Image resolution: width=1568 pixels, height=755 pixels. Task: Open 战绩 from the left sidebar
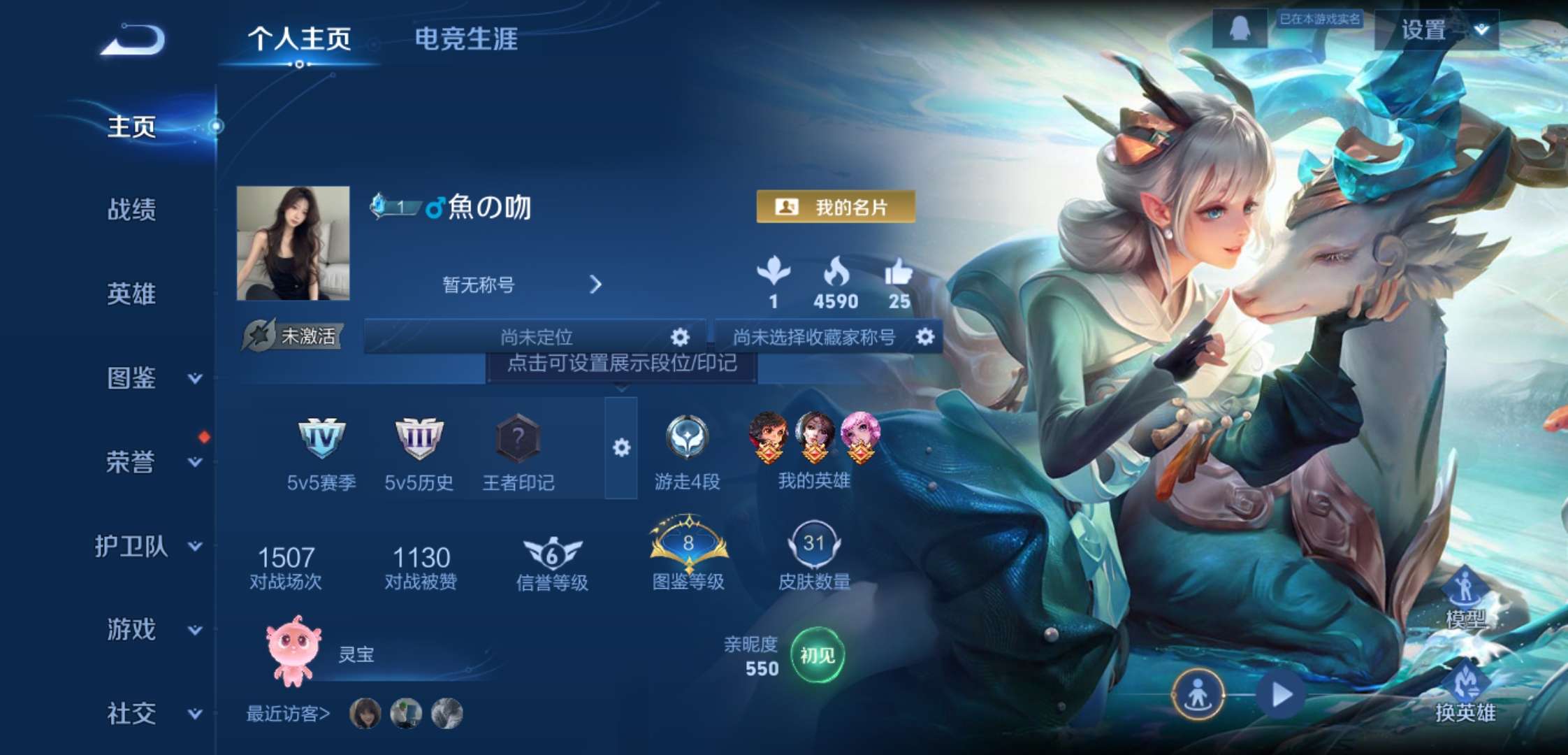(130, 211)
